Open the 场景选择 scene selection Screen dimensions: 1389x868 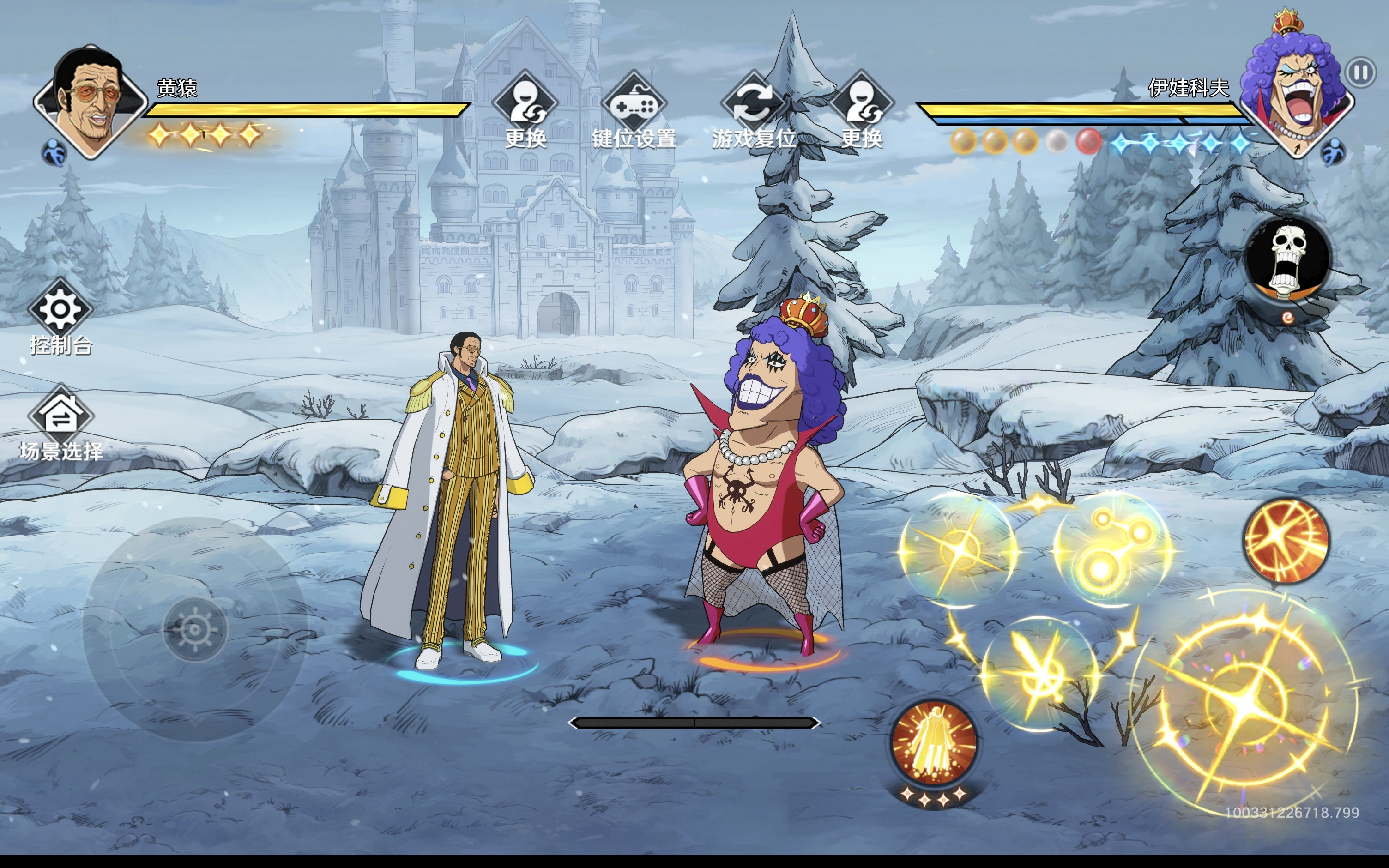[61, 423]
